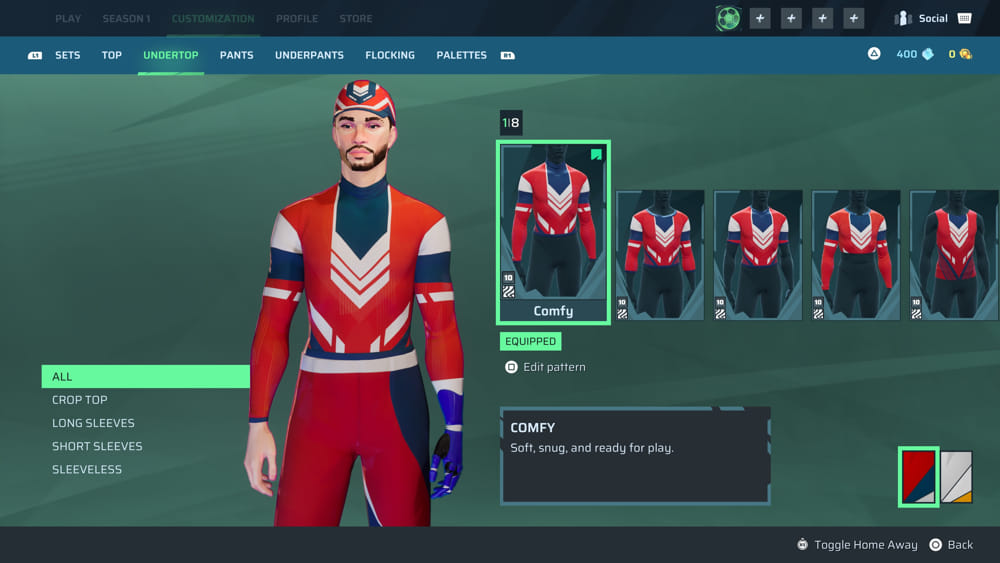Select the equipped Comfy undertop card
Screen dimensions: 1000x563
[553, 232]
